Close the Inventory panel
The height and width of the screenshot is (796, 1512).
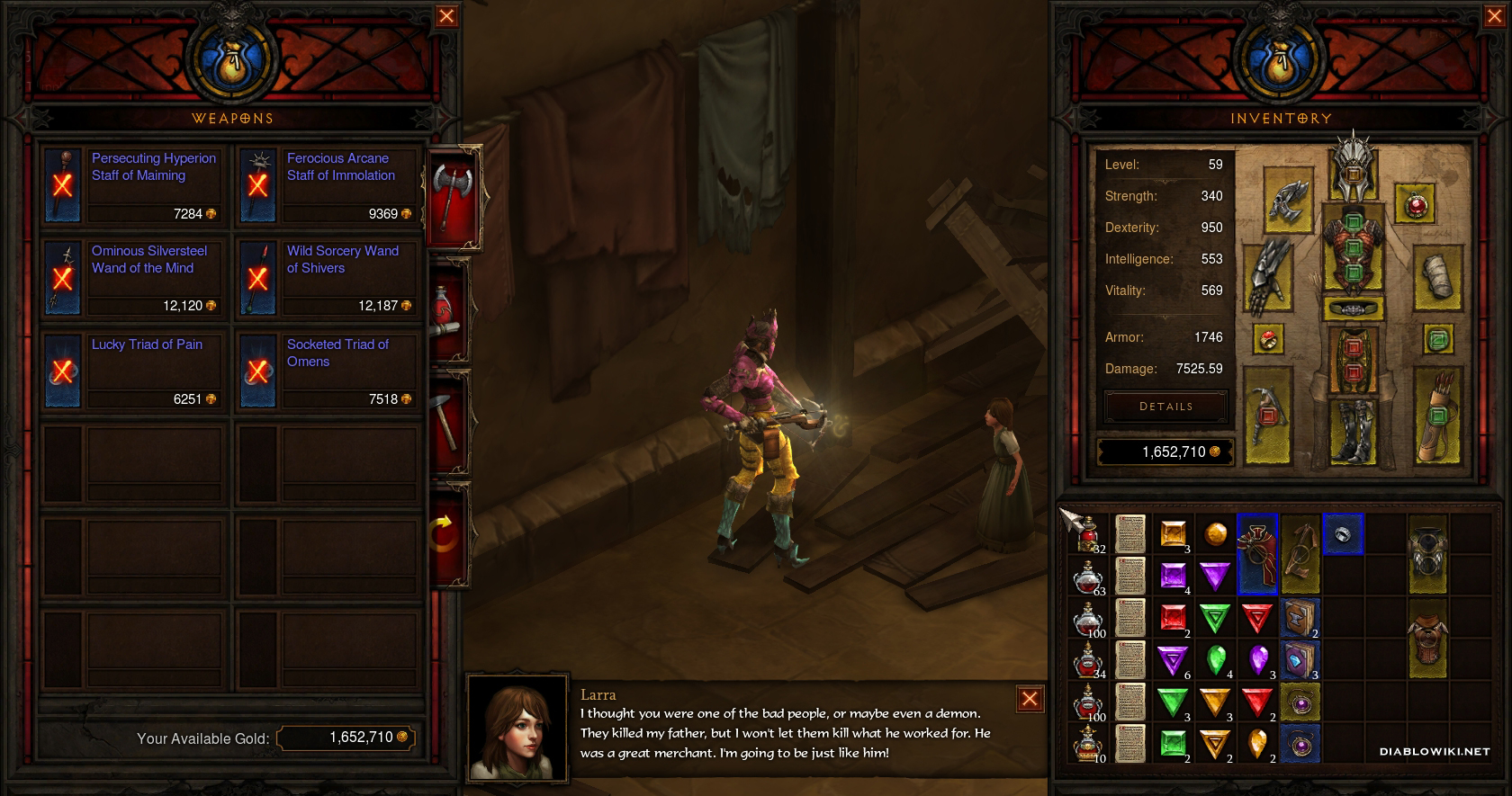[x=1493, y=16]
